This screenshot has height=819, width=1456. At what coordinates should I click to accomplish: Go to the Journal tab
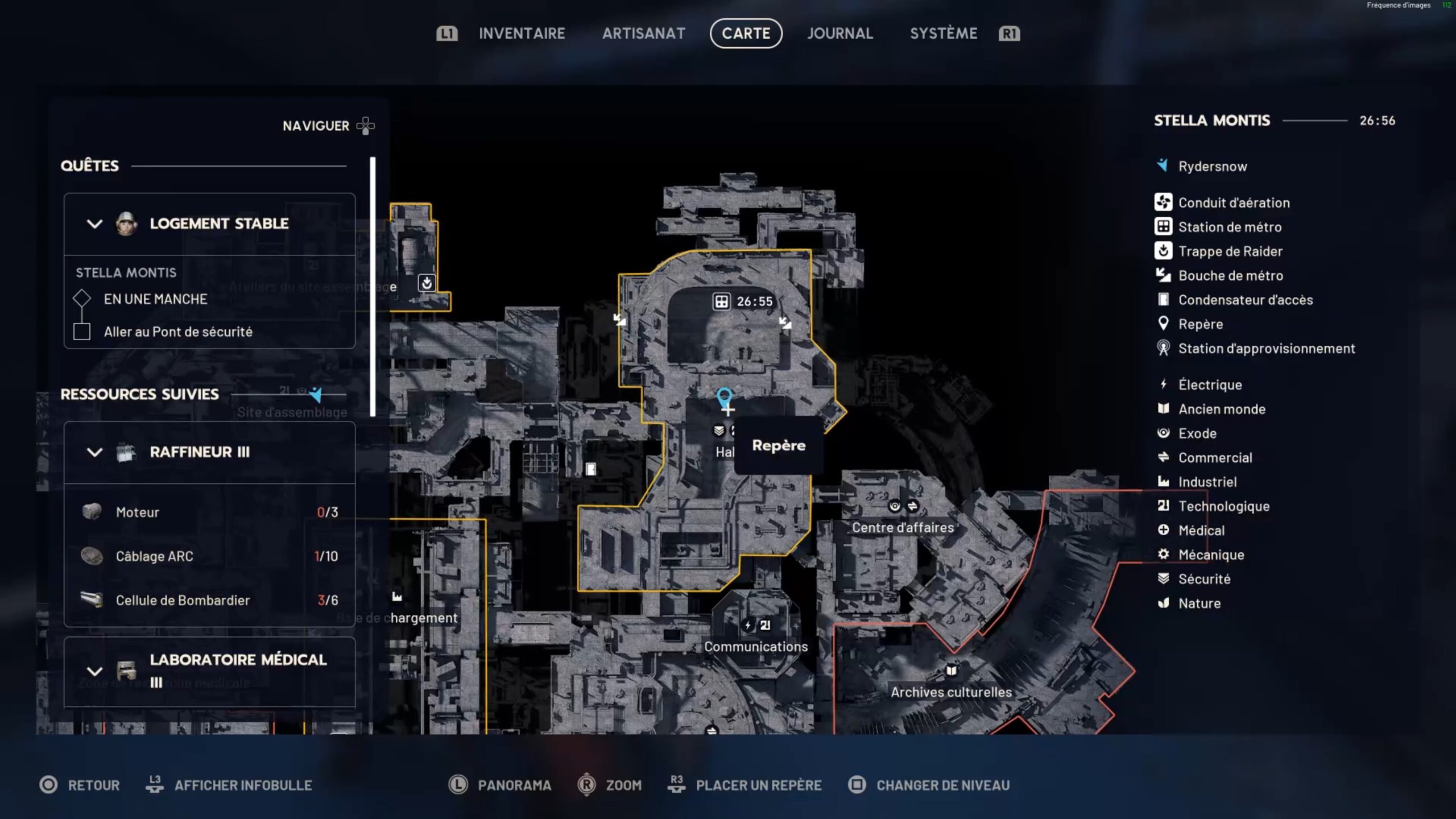coord(839,34)
